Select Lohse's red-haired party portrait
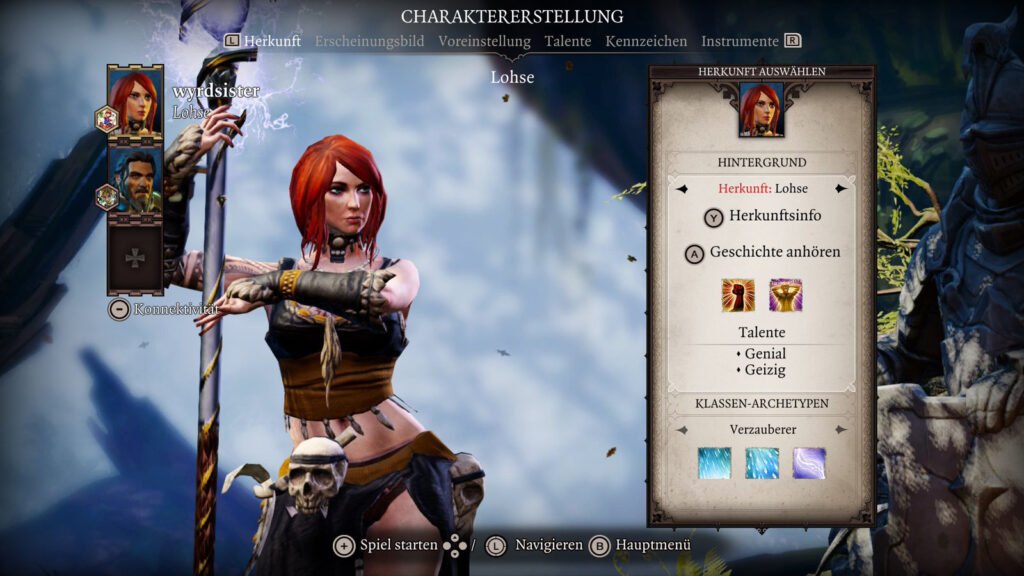This screenshot has width=1024, height=576. click(135, 101)
